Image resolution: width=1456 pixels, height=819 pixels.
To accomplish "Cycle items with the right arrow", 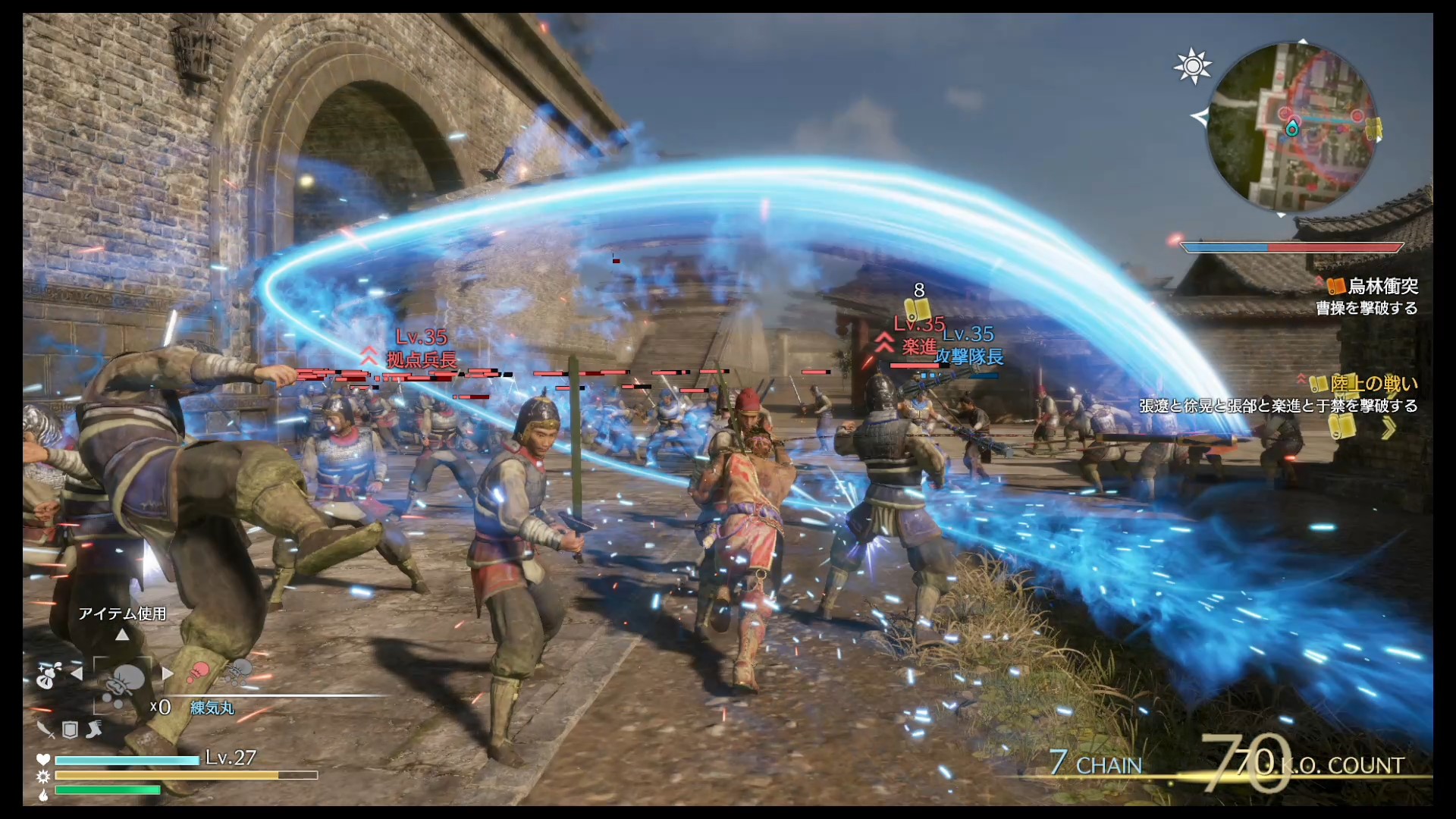I will click(x=168, y=673).
